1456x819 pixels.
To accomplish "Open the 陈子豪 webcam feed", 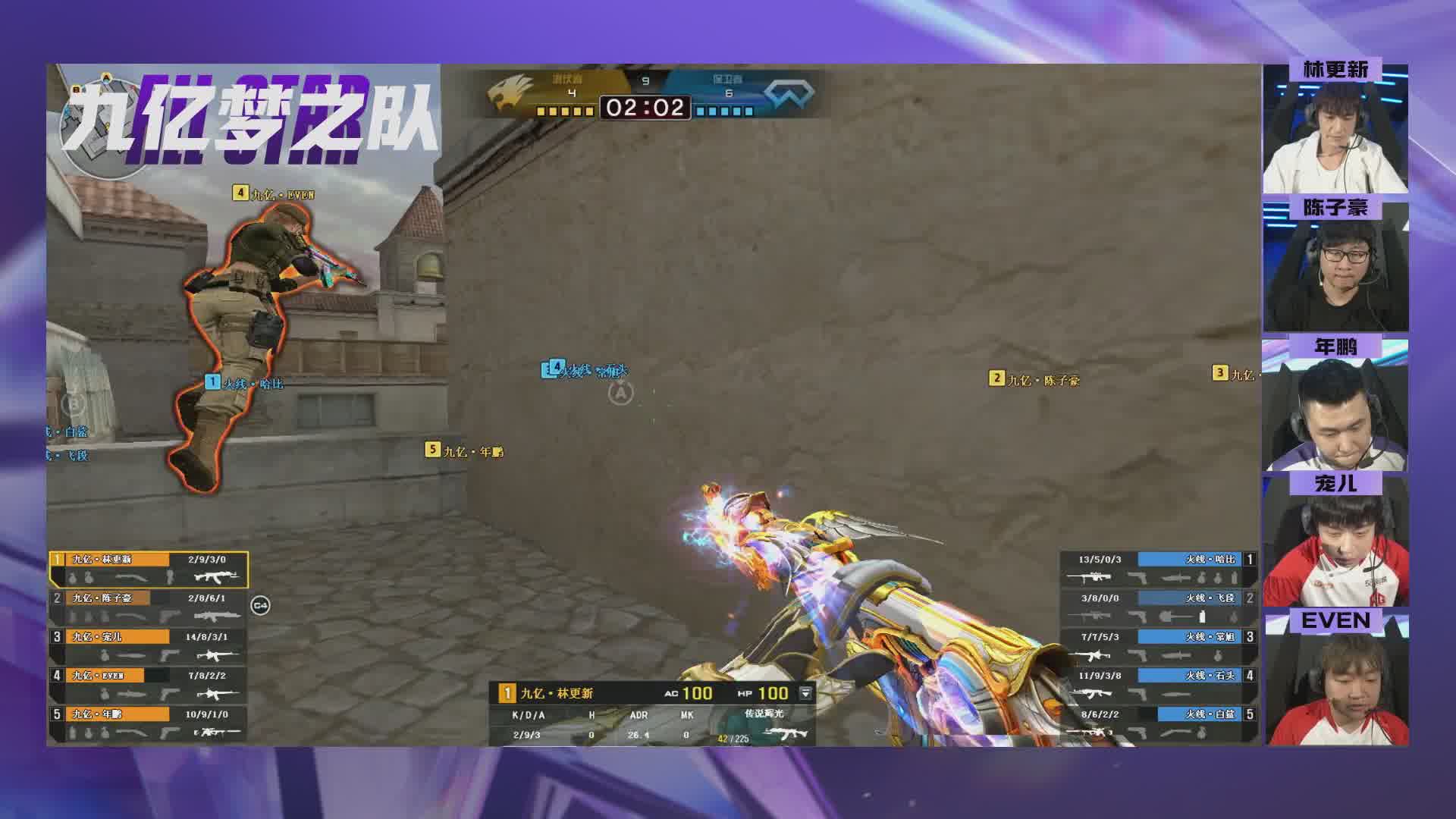I will click(1335, 267).
